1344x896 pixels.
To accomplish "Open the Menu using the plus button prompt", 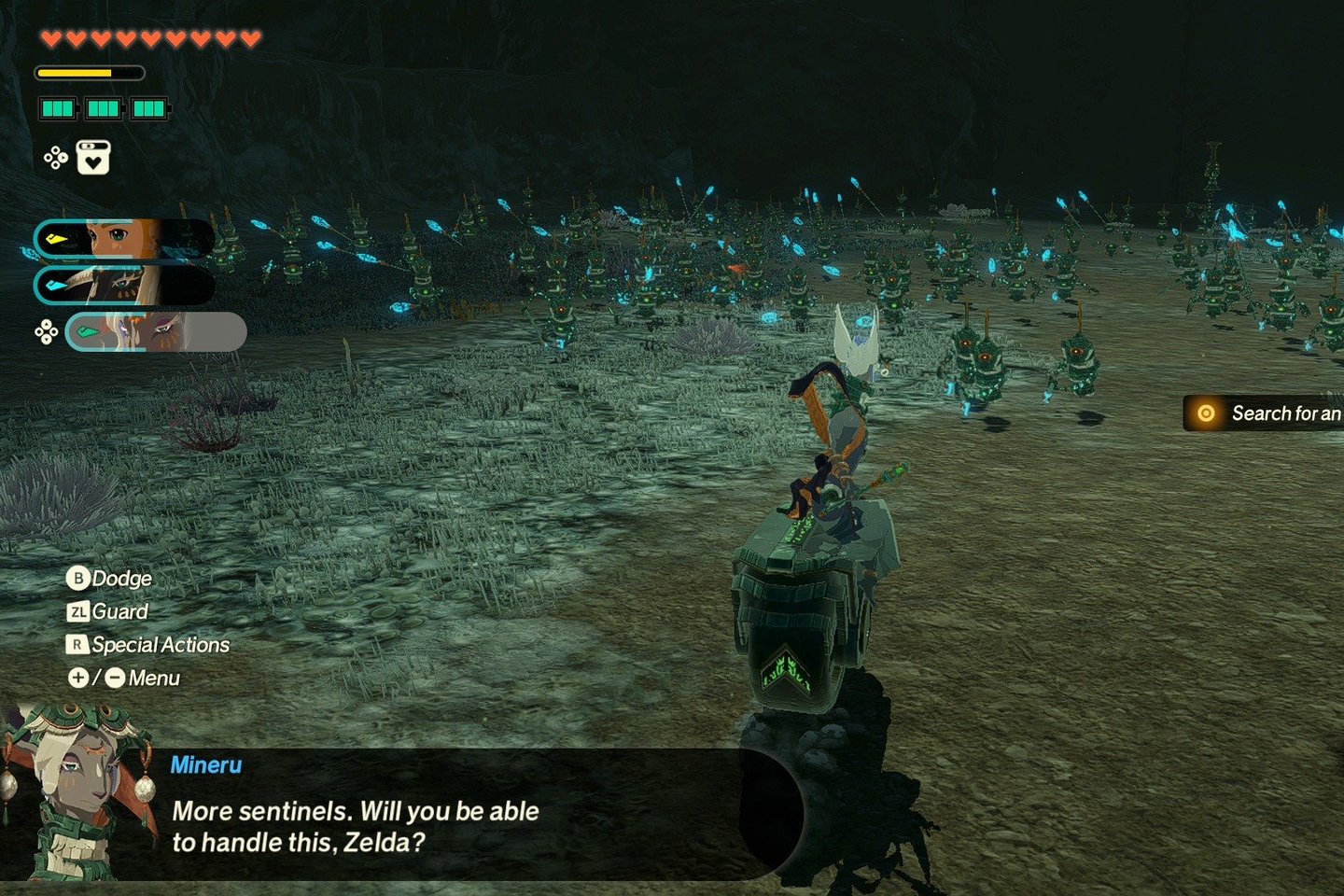I will 78,679.
